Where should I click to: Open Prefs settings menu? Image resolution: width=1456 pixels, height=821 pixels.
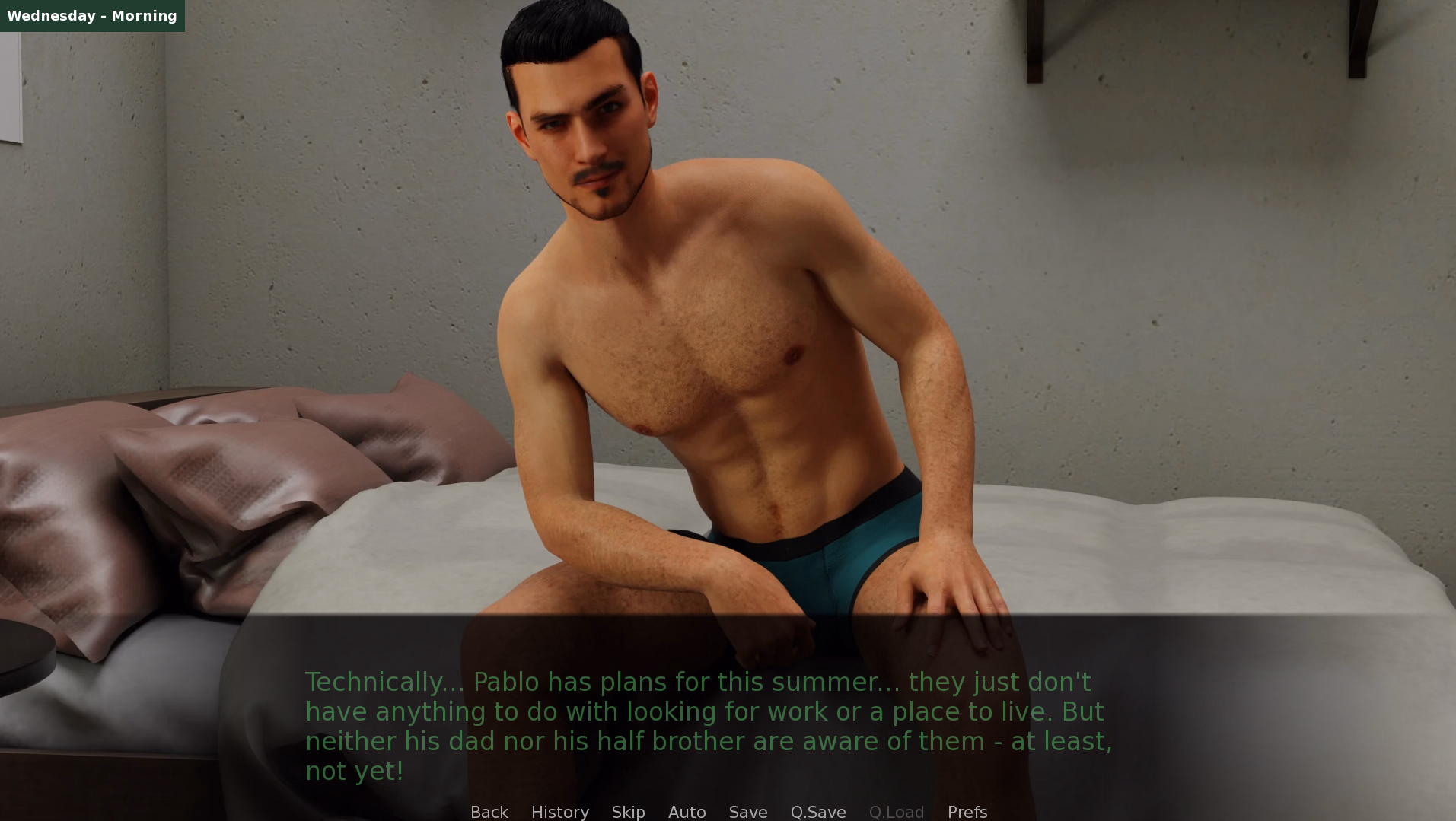tap(967, 812)
